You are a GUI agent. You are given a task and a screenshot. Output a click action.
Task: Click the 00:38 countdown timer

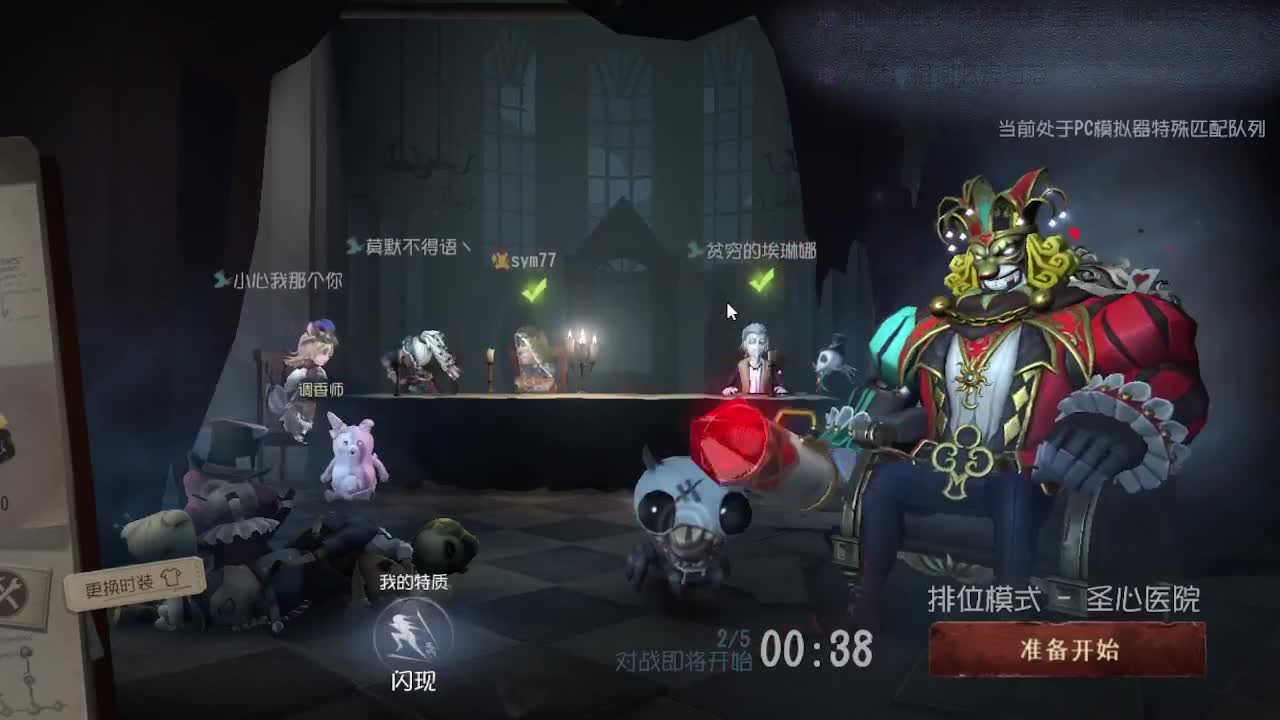[x=820, y=650]
